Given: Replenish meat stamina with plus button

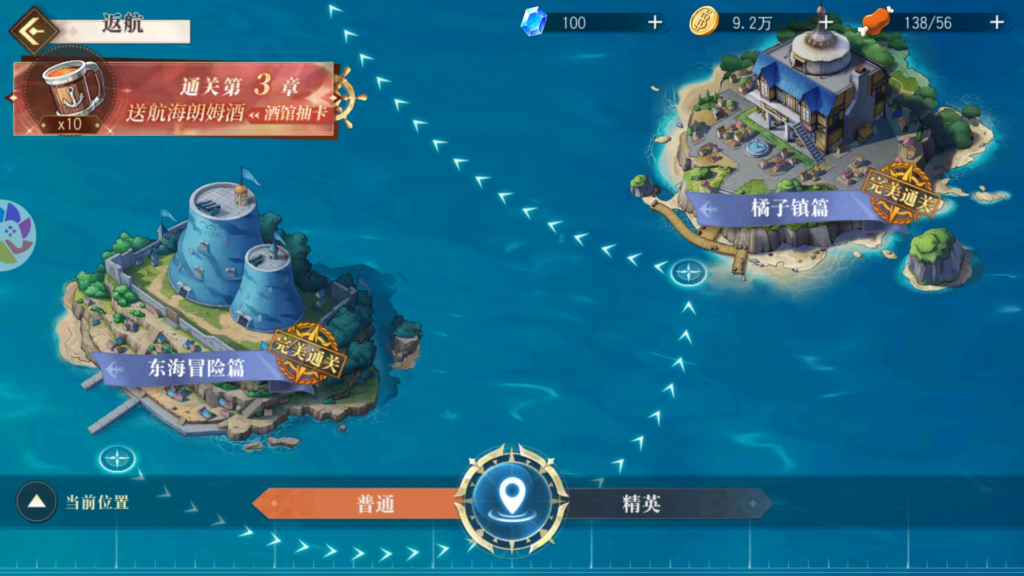Looking at the screenshot, I should (x=996, y=22).
